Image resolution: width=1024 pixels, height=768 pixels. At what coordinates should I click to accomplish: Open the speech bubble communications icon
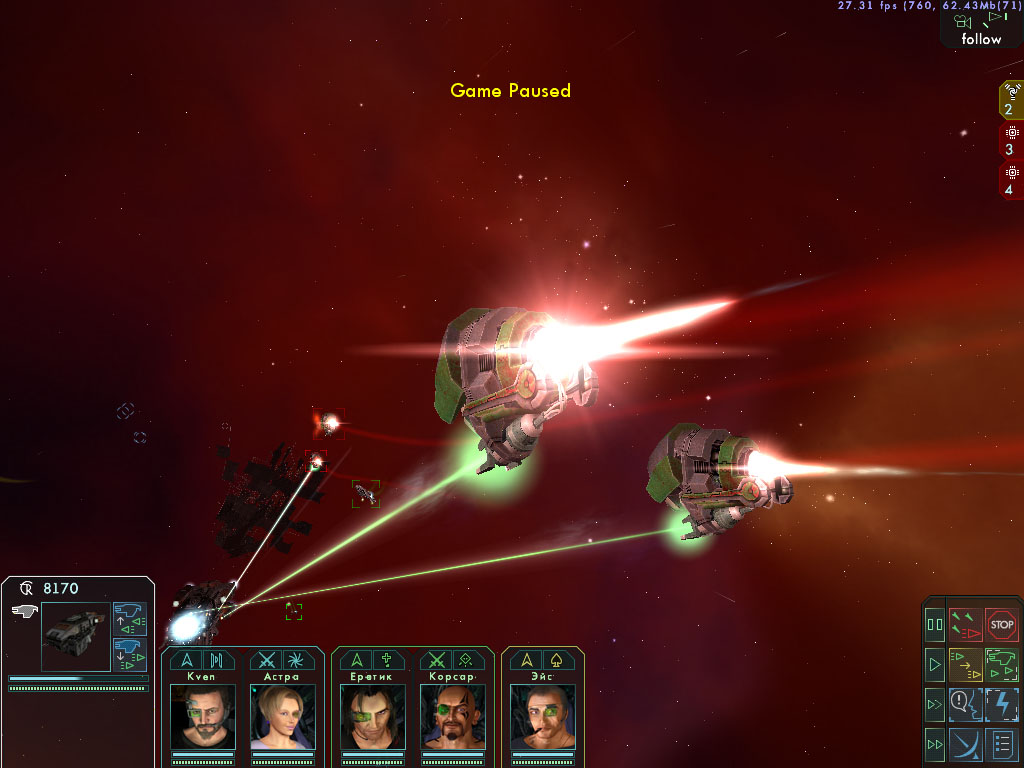coord(965,704)
